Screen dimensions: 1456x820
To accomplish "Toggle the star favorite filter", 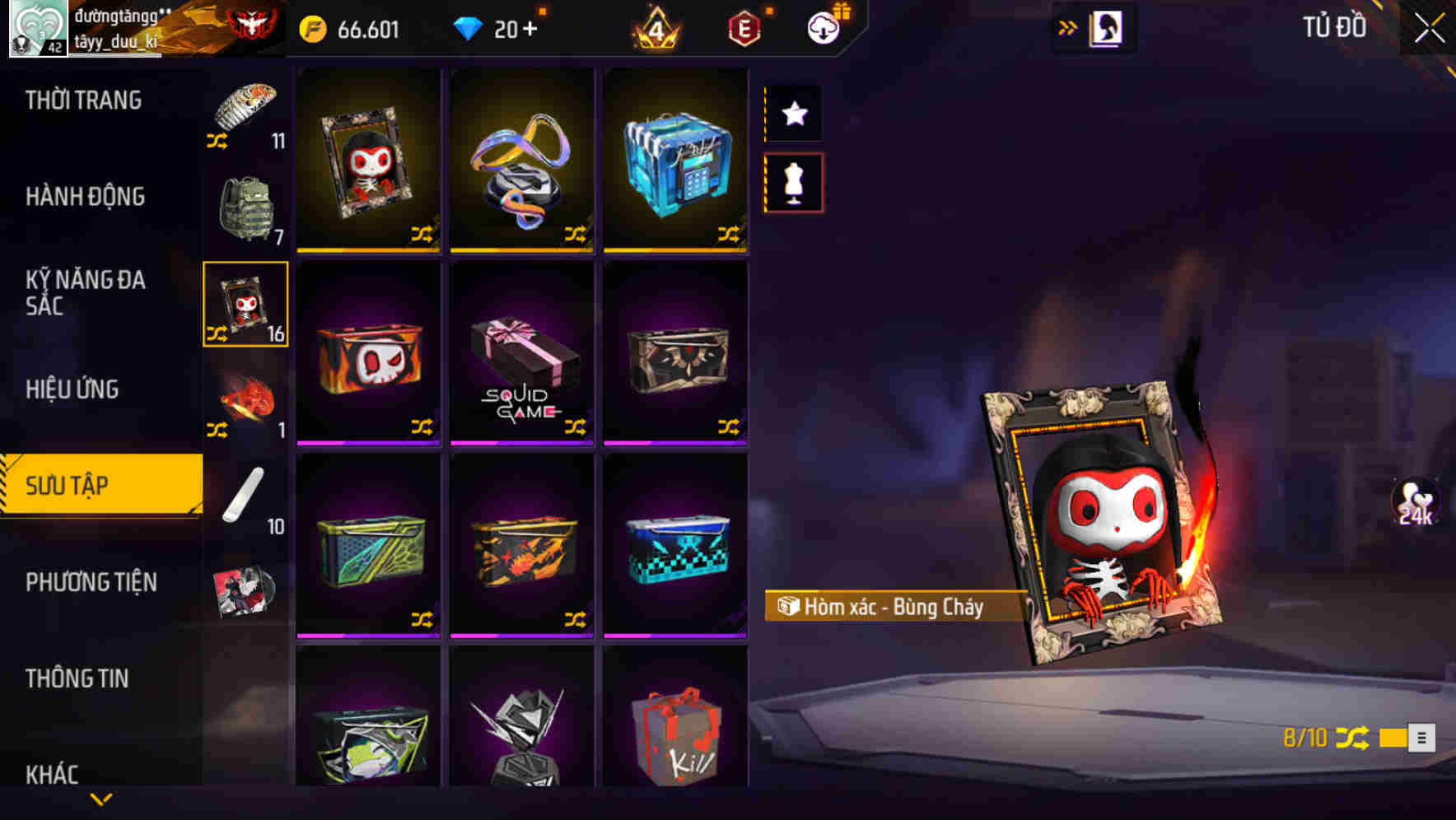I will click(793, 114).
